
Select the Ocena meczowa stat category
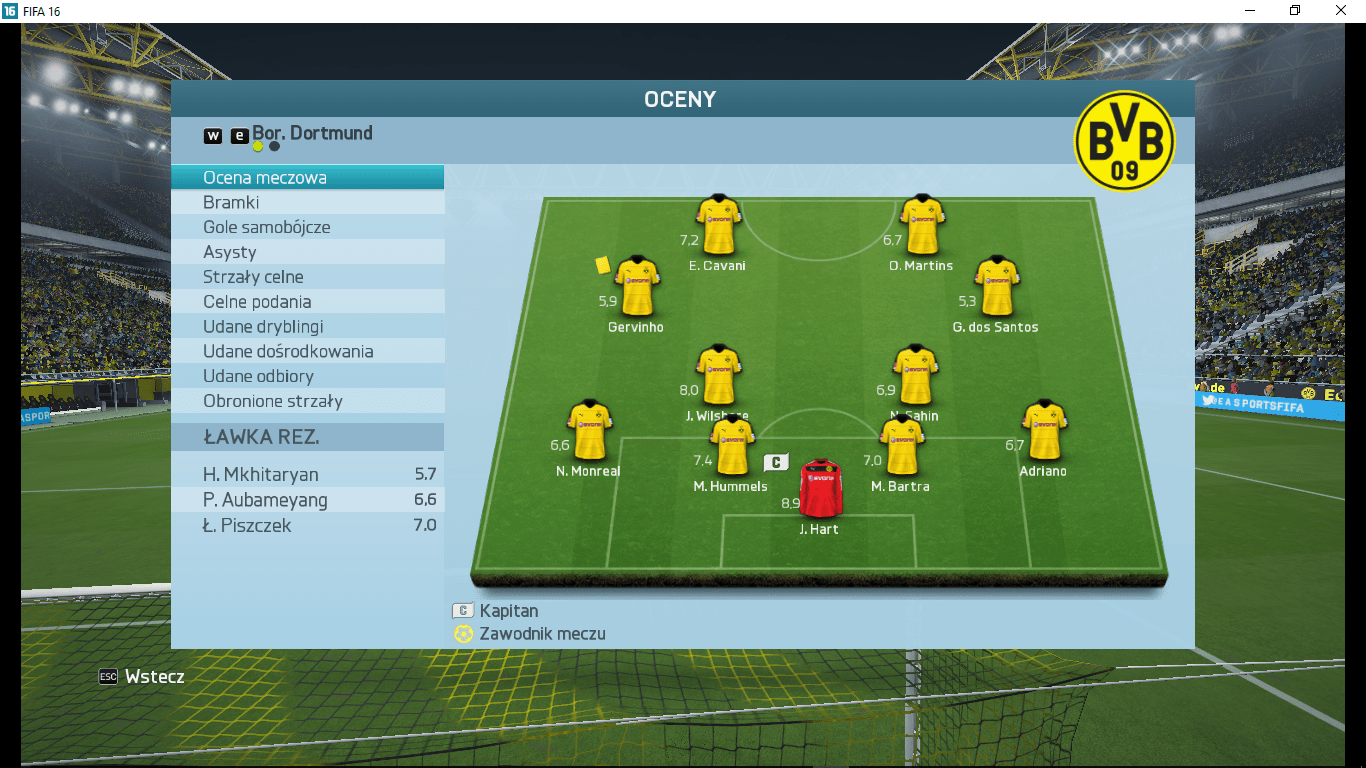(307, 178)
